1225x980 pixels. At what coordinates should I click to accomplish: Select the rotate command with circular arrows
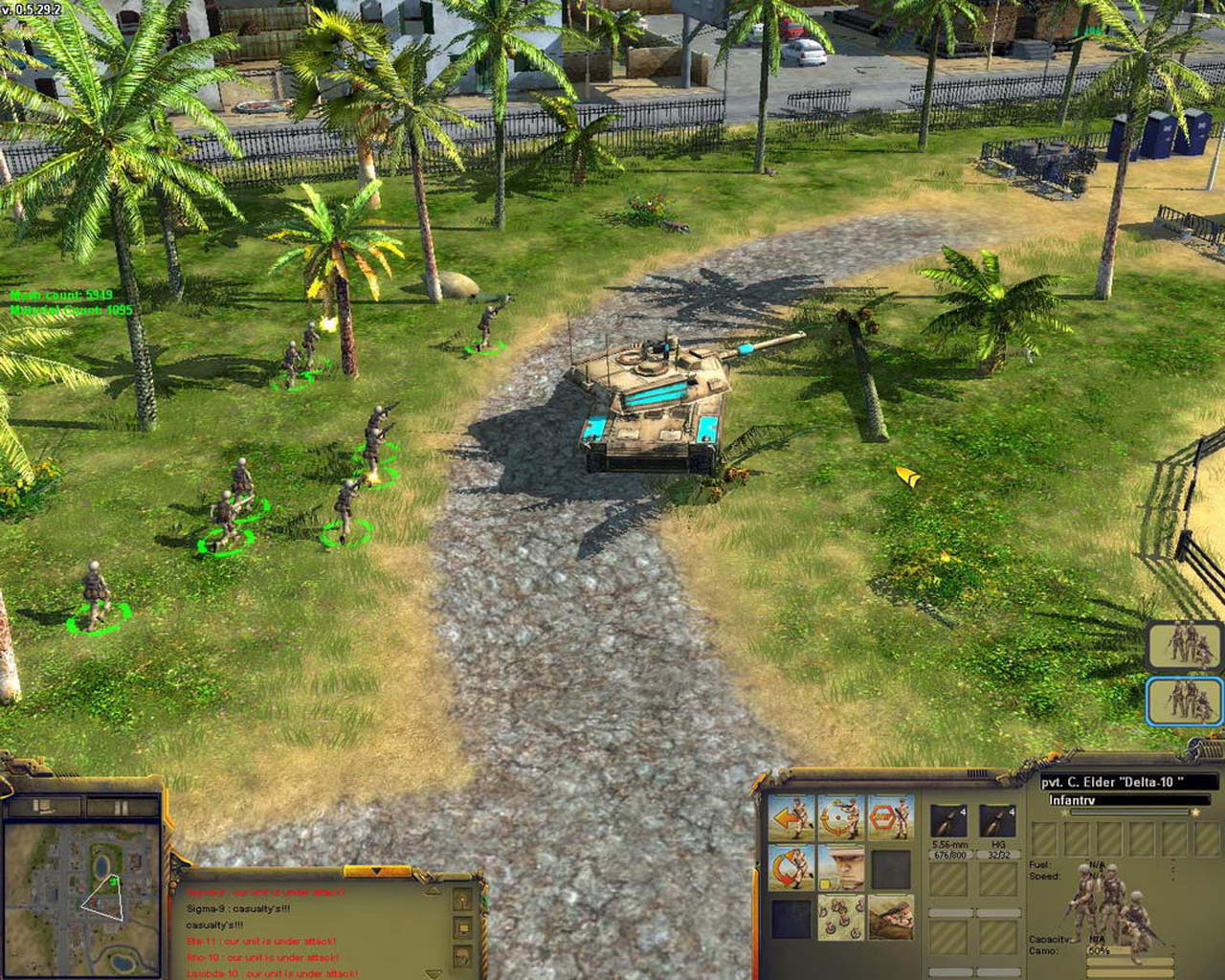click(x=791, y=868)
